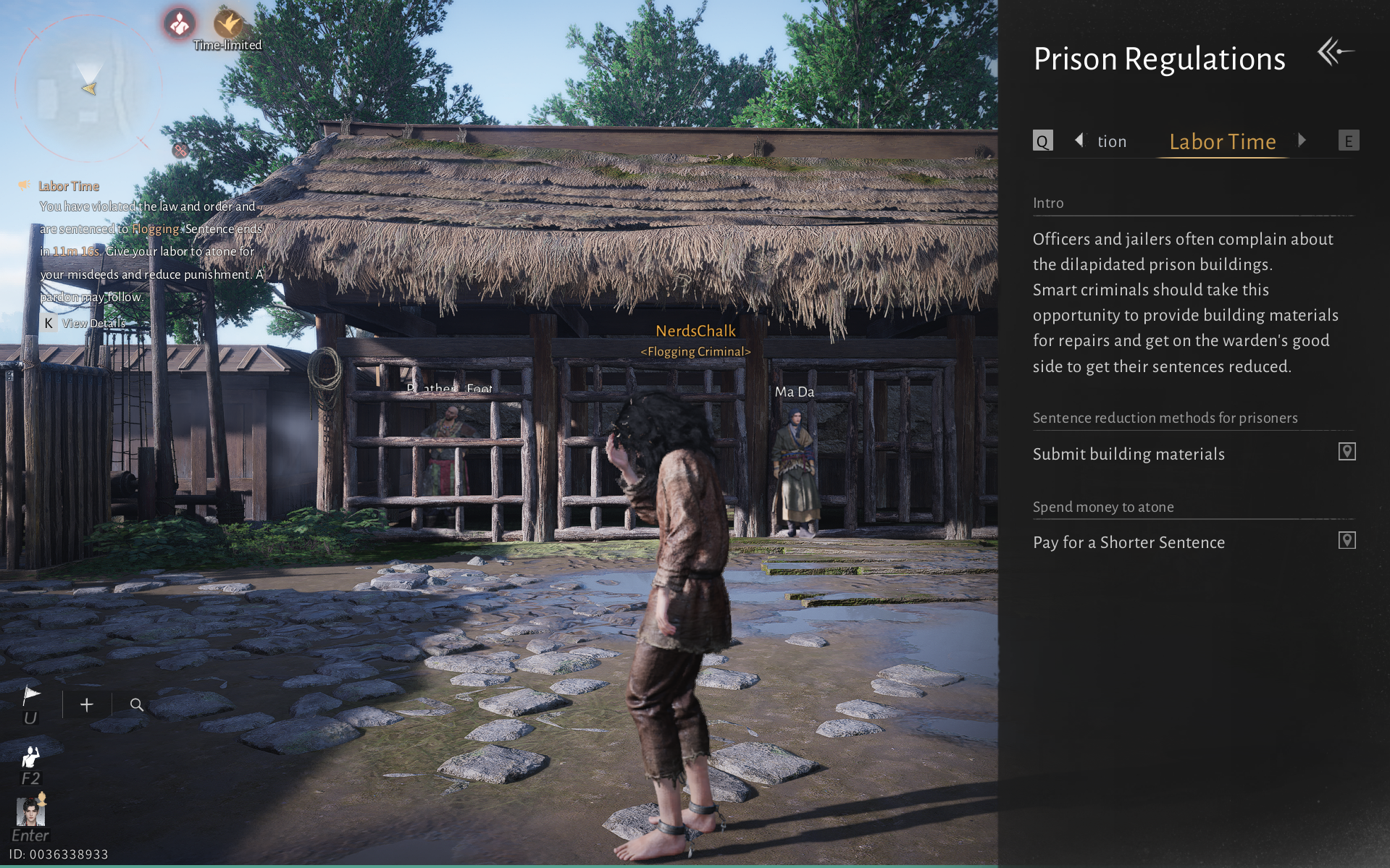This screenshot has height=868, width=1390.
Task: Click the minimap in the top-left corner
Action: click(x=87, y=85)
